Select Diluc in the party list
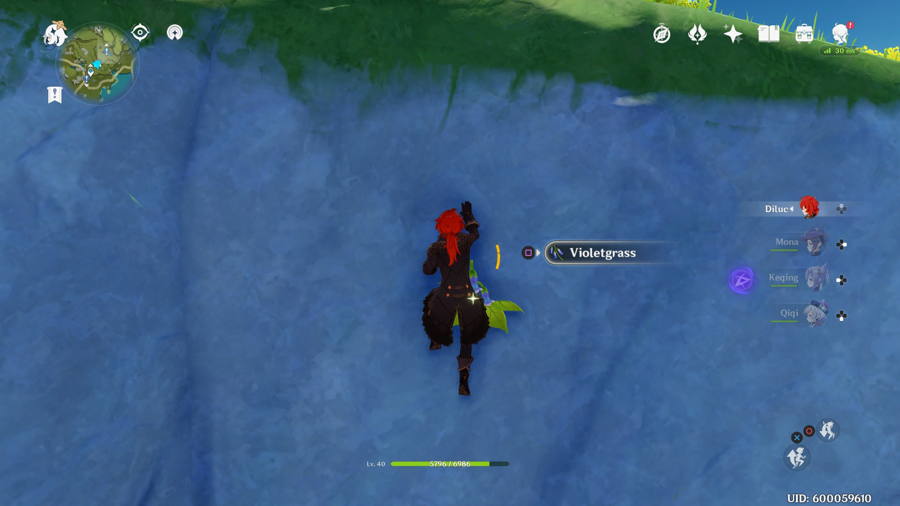 808,208
